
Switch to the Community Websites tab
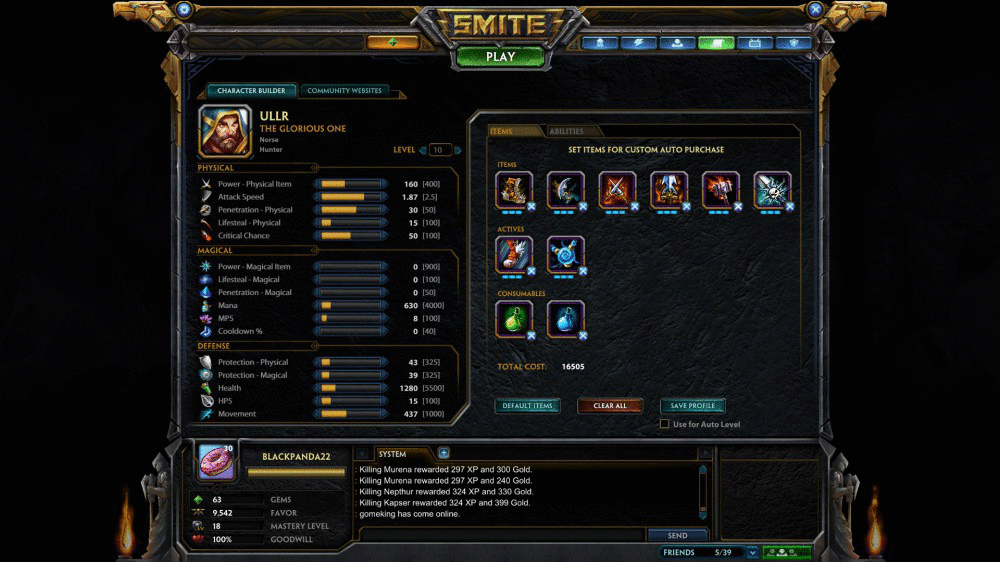(344, 91)
